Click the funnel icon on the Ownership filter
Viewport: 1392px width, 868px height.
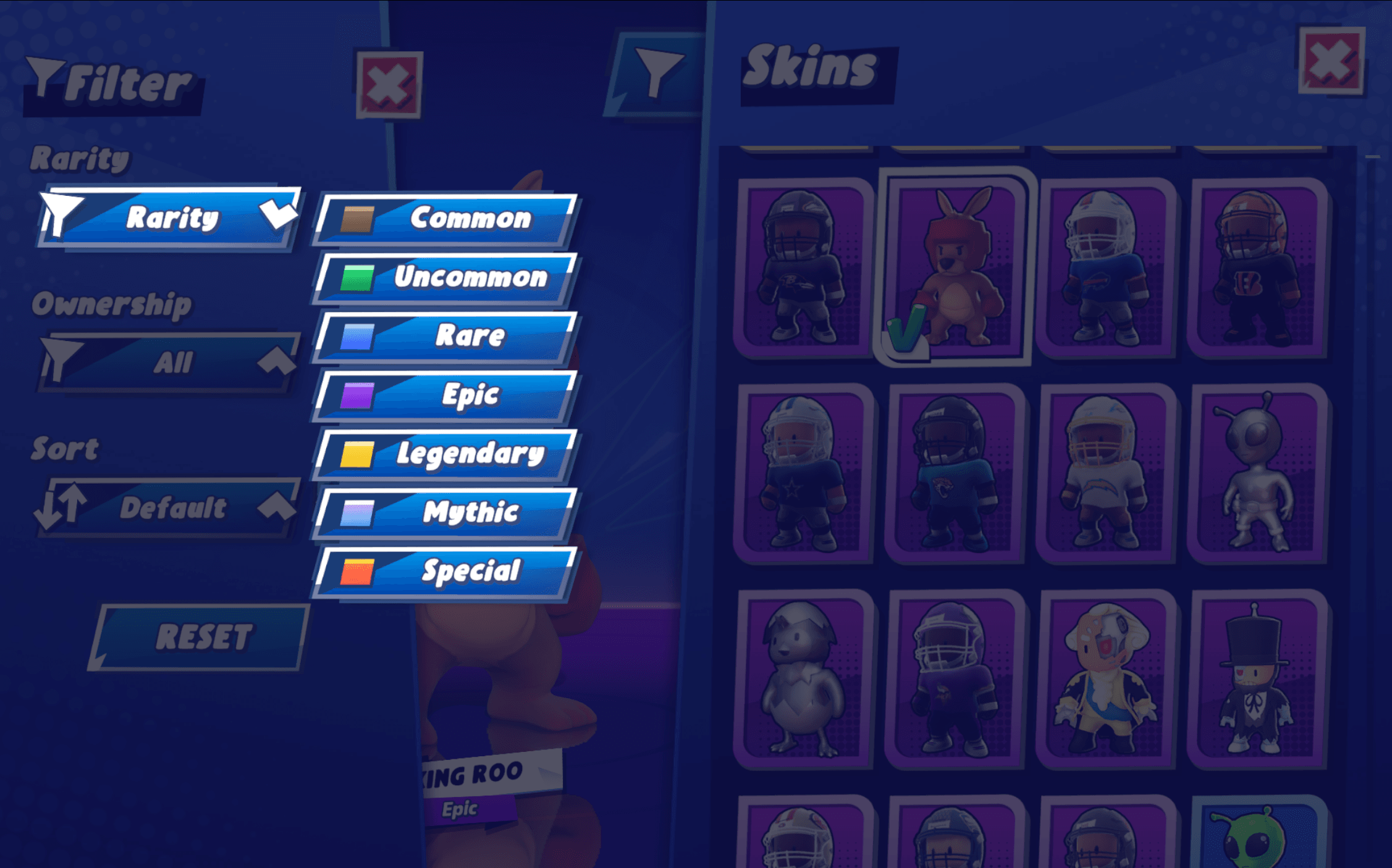tap(60, 360)
